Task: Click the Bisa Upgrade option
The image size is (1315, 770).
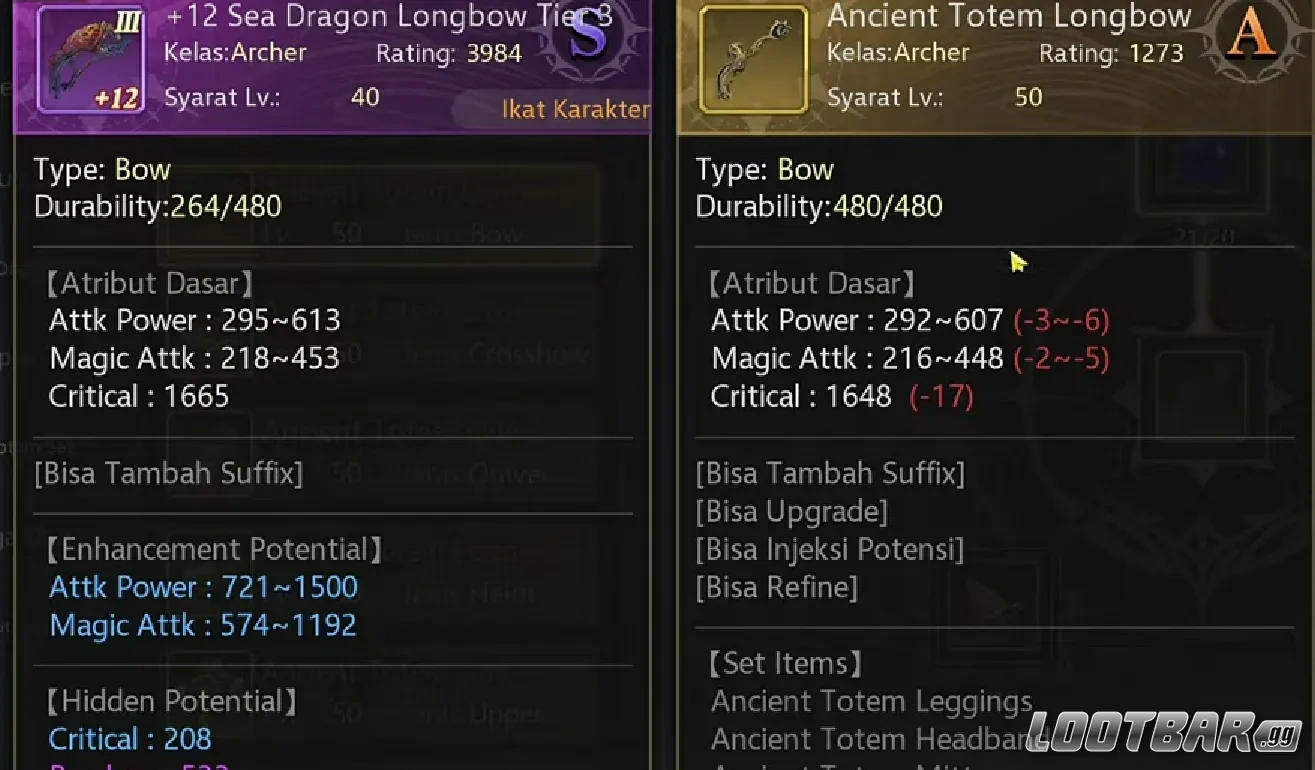Action: coord(793,511)
